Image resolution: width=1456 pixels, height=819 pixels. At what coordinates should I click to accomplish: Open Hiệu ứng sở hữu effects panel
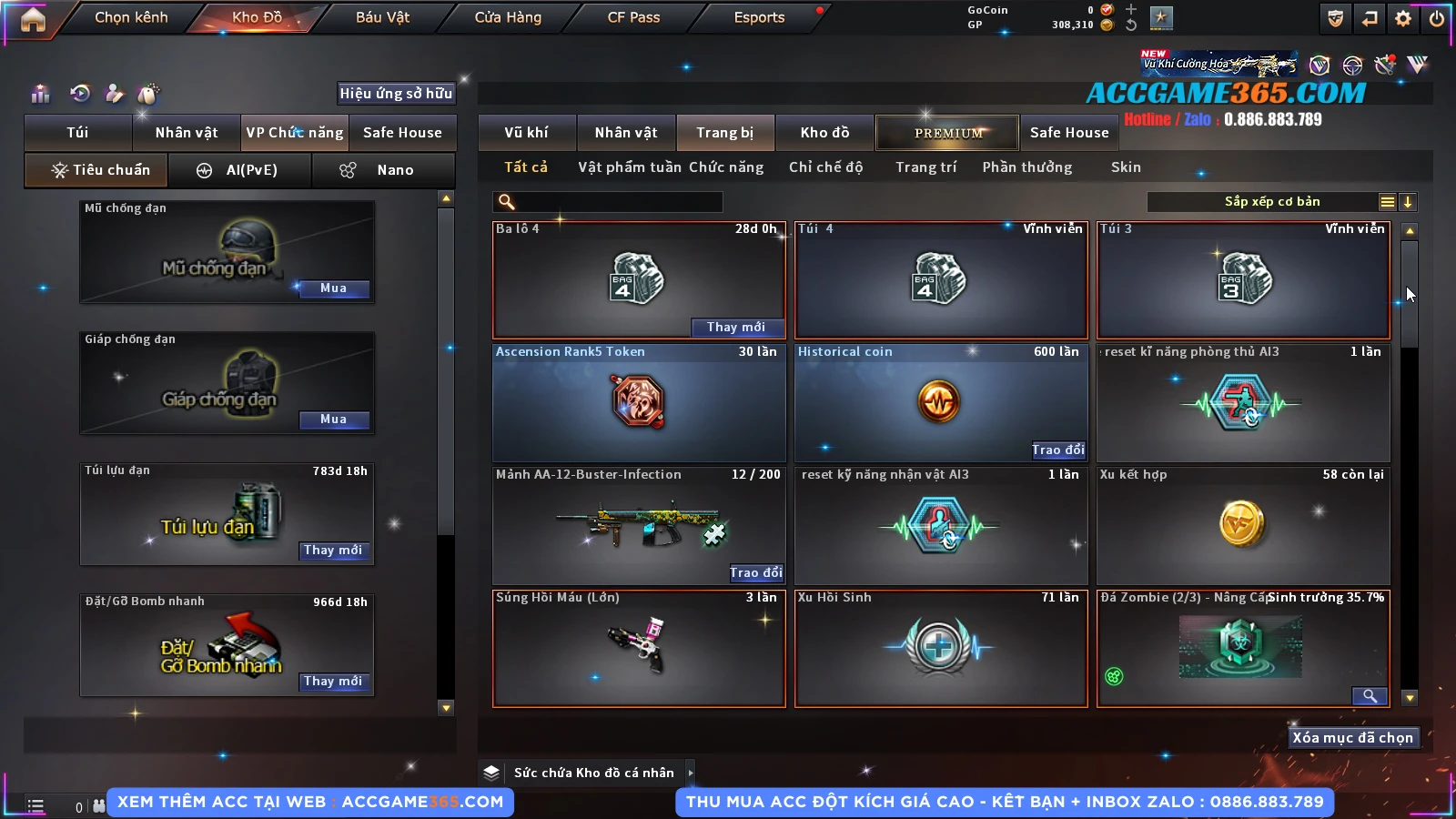(x=396, y=94)
